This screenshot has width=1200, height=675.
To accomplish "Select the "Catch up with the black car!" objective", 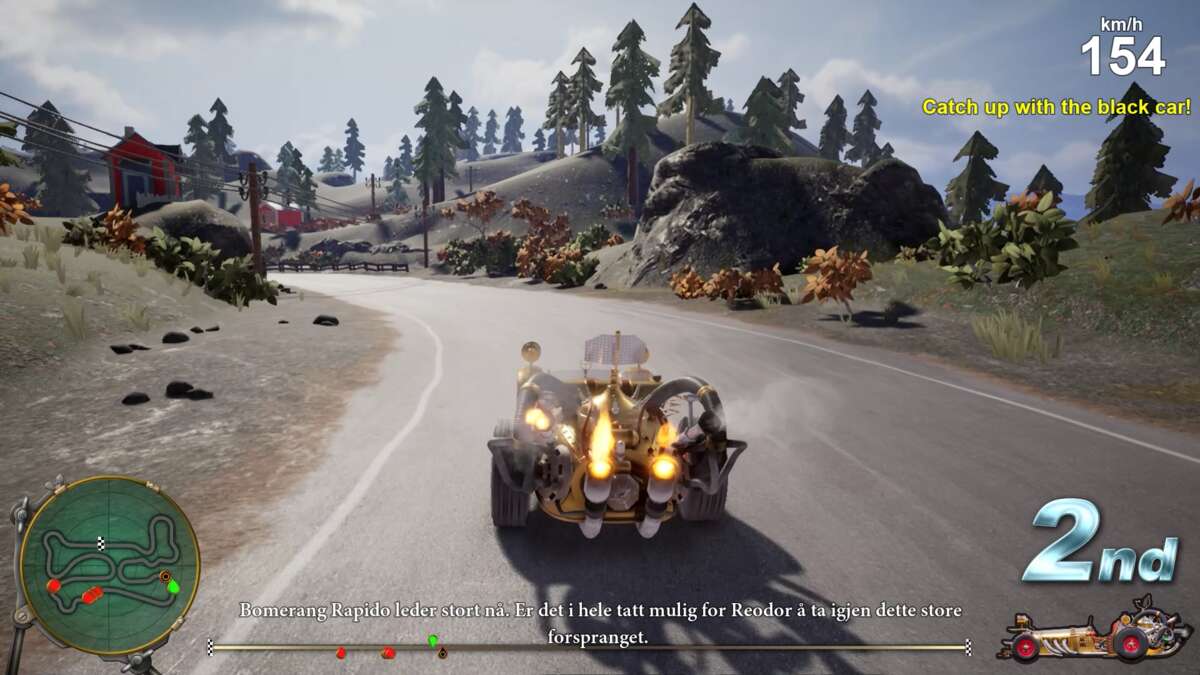I will pos(1056,106).
